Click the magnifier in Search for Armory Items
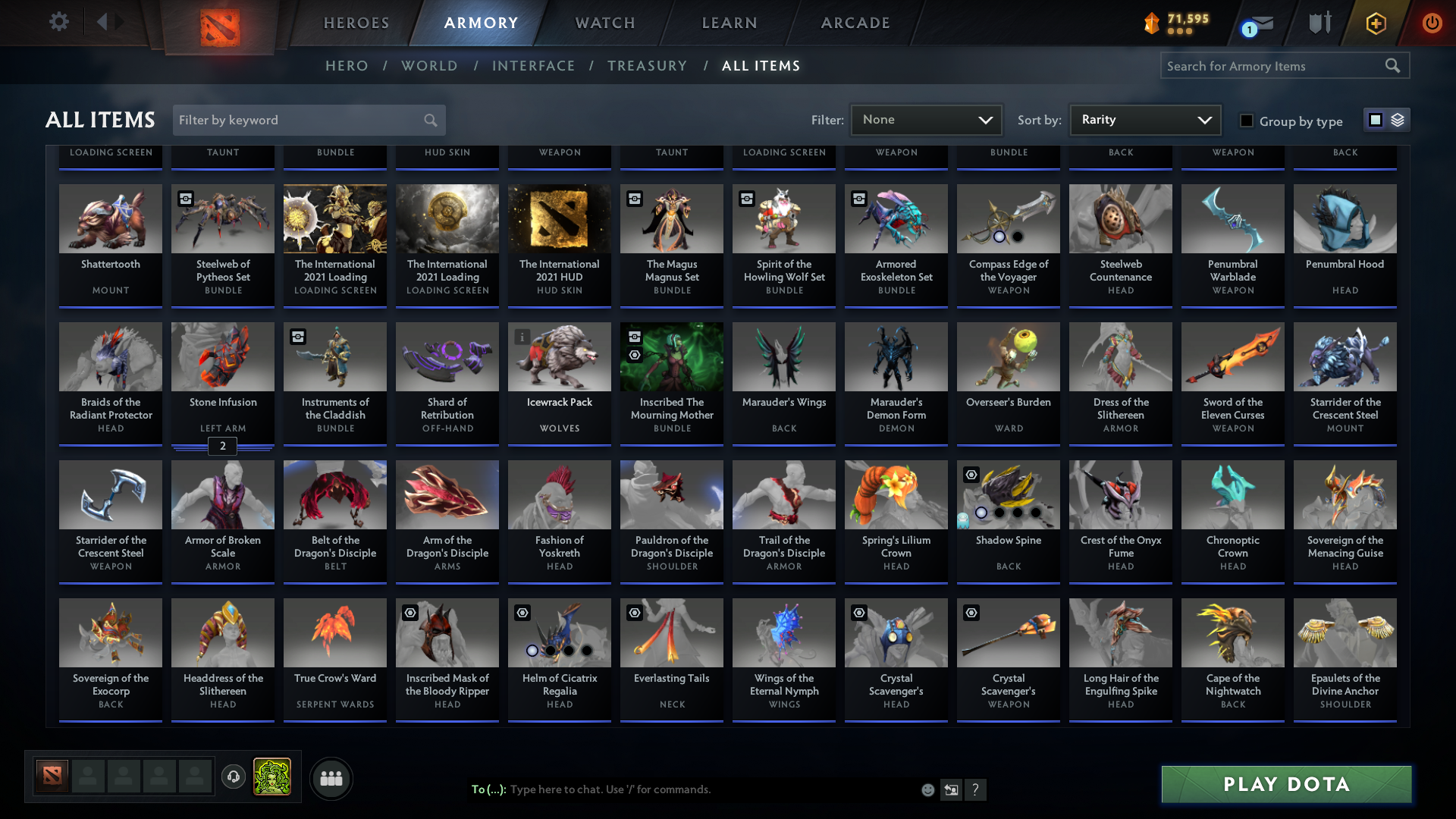Viewport: 1456px width, 819px height. click(x=1394, y=65)
